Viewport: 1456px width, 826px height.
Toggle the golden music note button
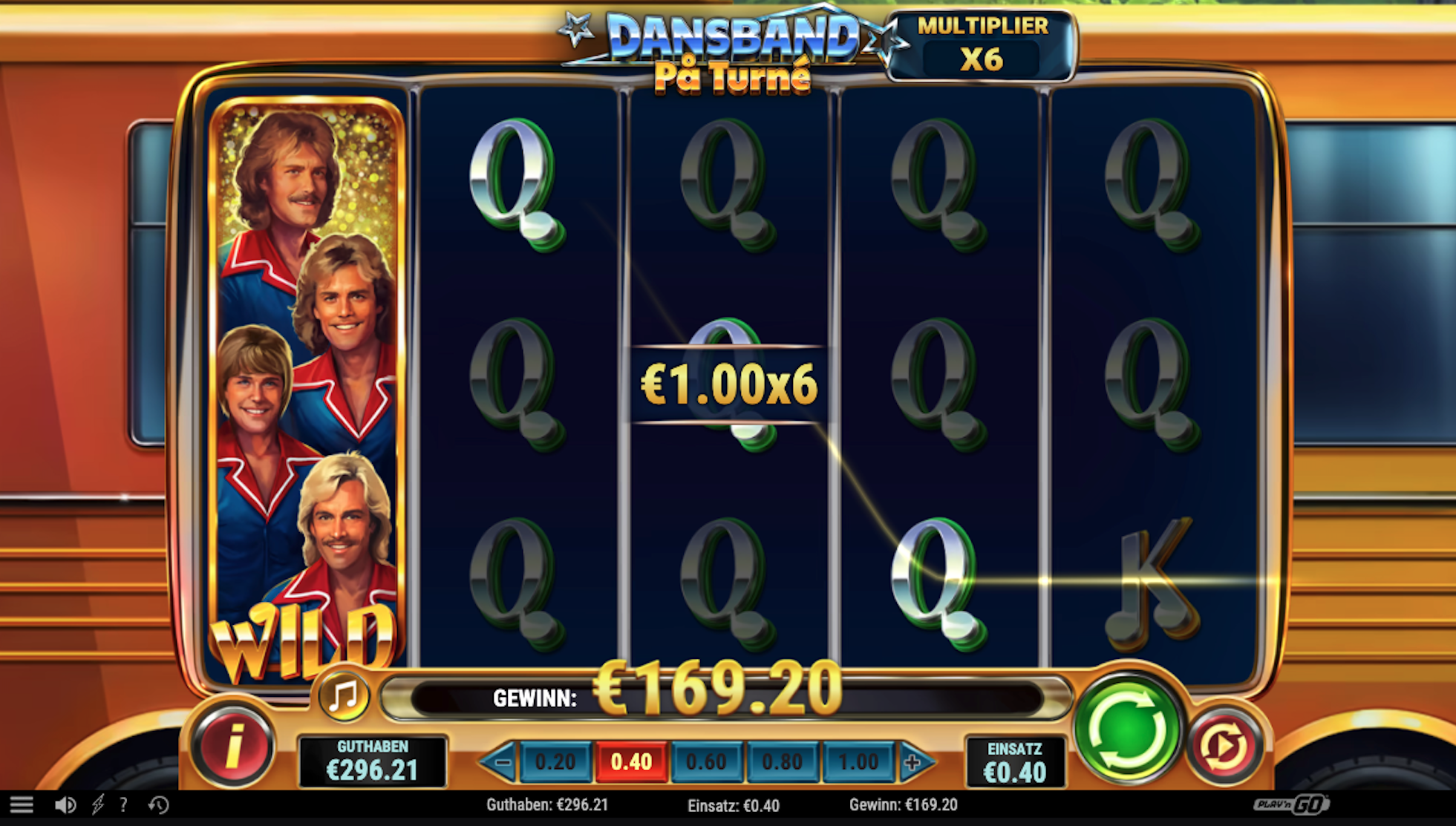coord(344,696)
